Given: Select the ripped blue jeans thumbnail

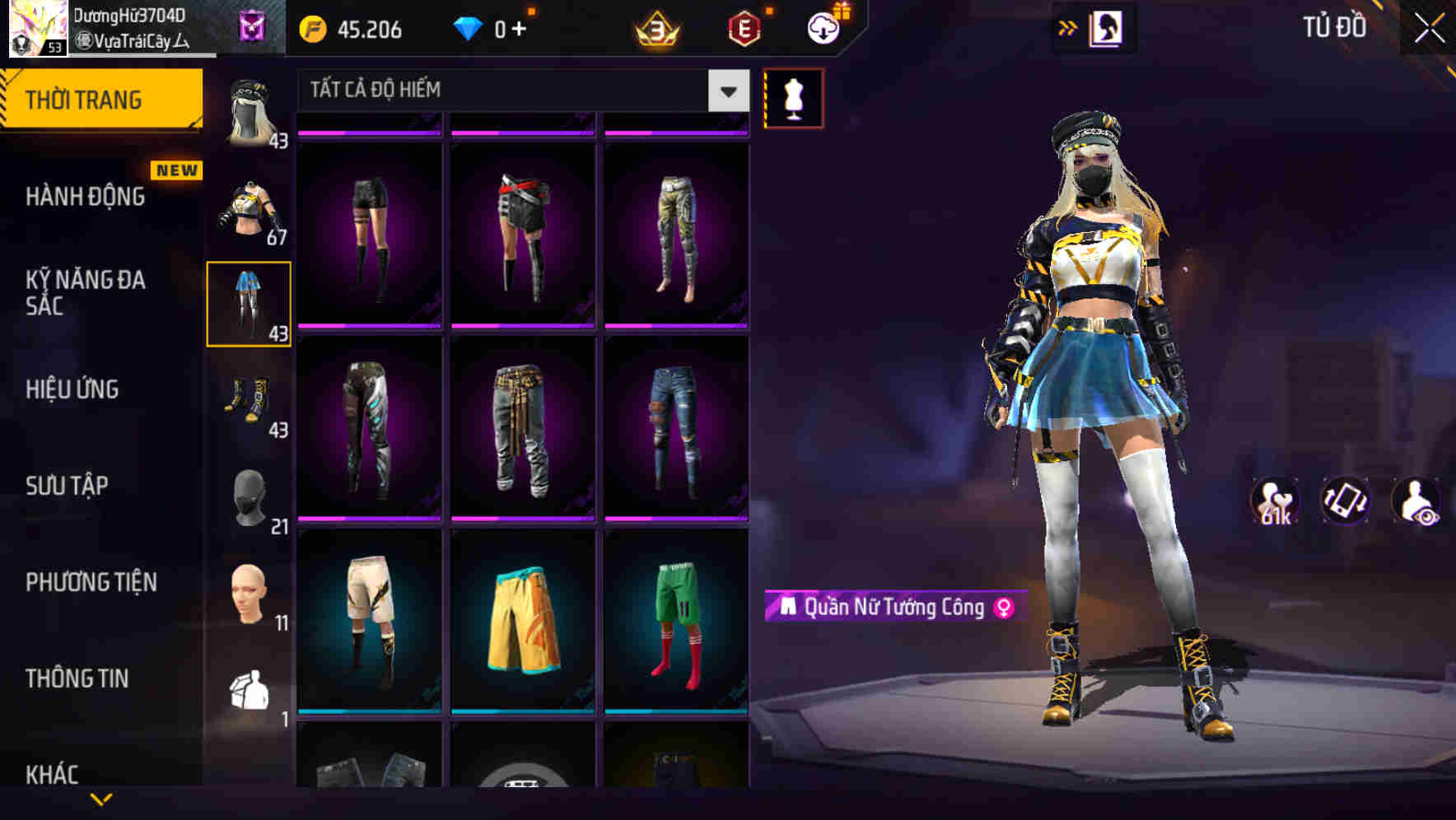Looking at the screenshot, I should point(677,428).
